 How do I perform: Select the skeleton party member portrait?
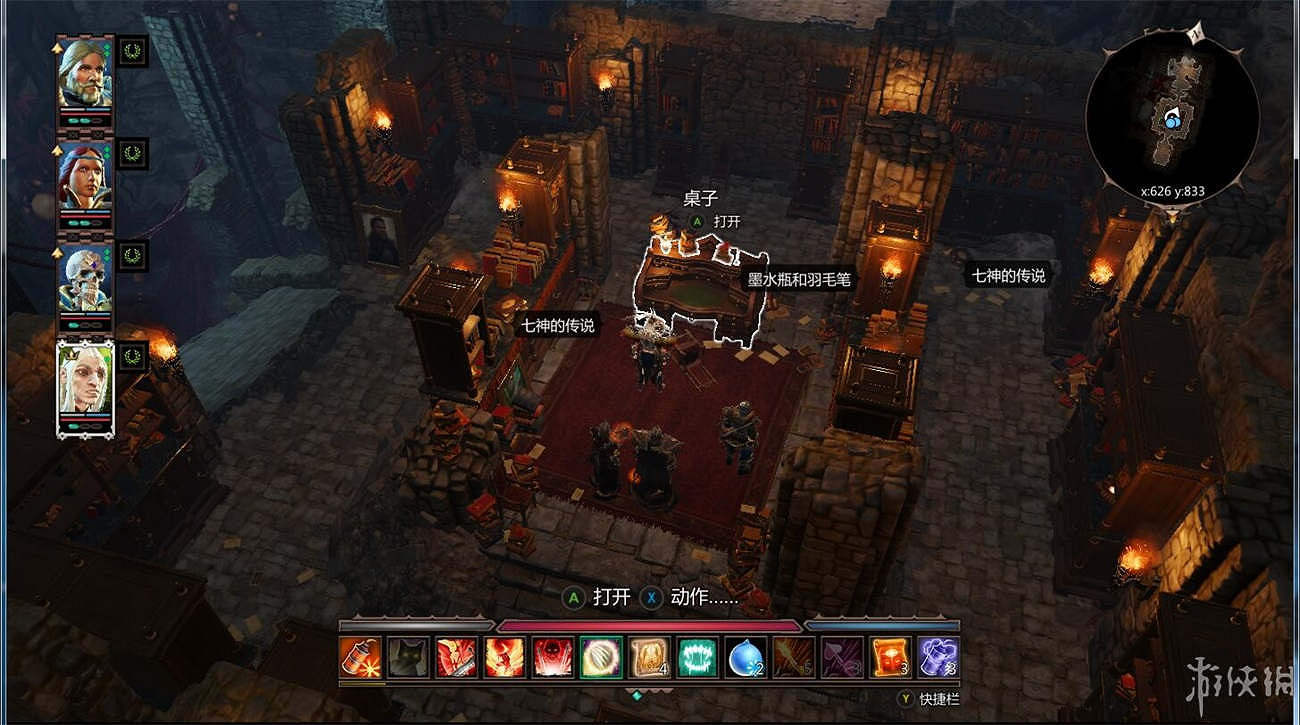pyautogui.click(x=85, y=280)
